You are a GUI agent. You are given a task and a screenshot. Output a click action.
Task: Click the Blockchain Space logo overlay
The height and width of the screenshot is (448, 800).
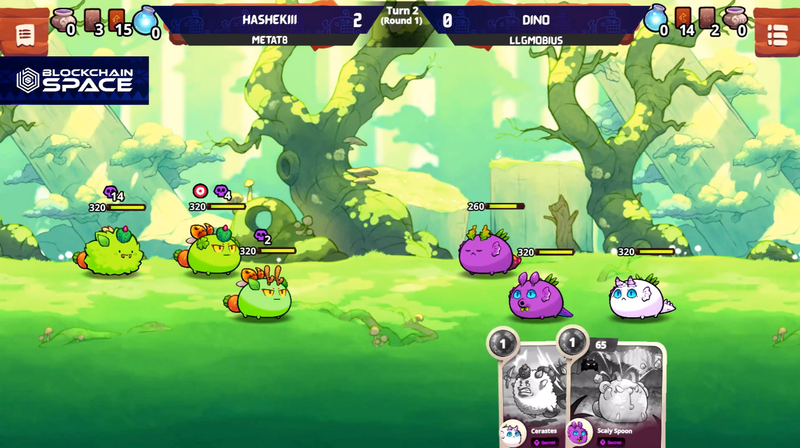coord(75,81)
